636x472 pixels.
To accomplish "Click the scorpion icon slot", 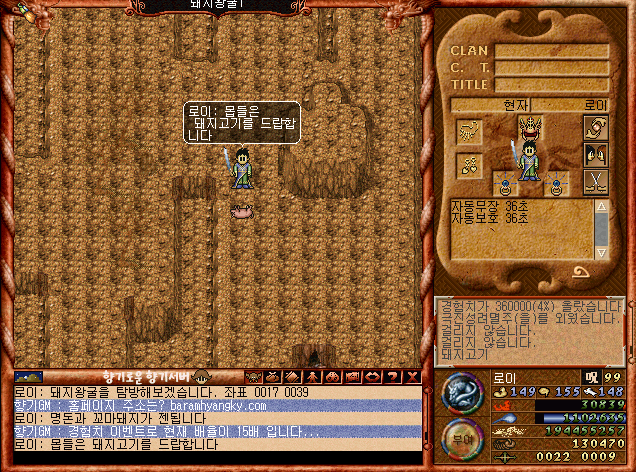I will click(x=470, y=130).
